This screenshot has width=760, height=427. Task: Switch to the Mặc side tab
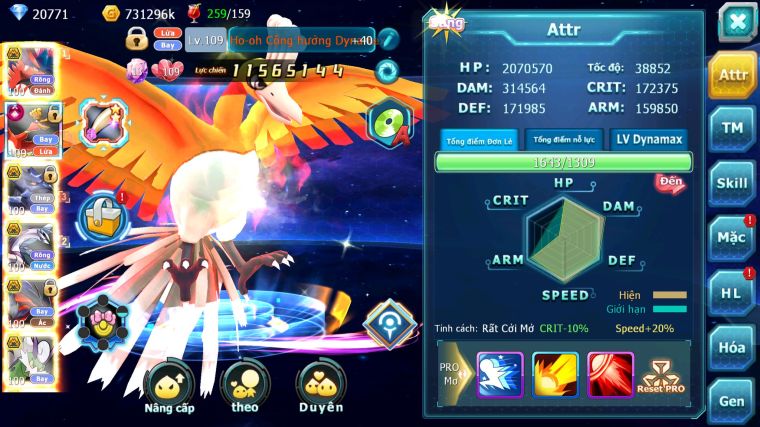coord(732,238)
